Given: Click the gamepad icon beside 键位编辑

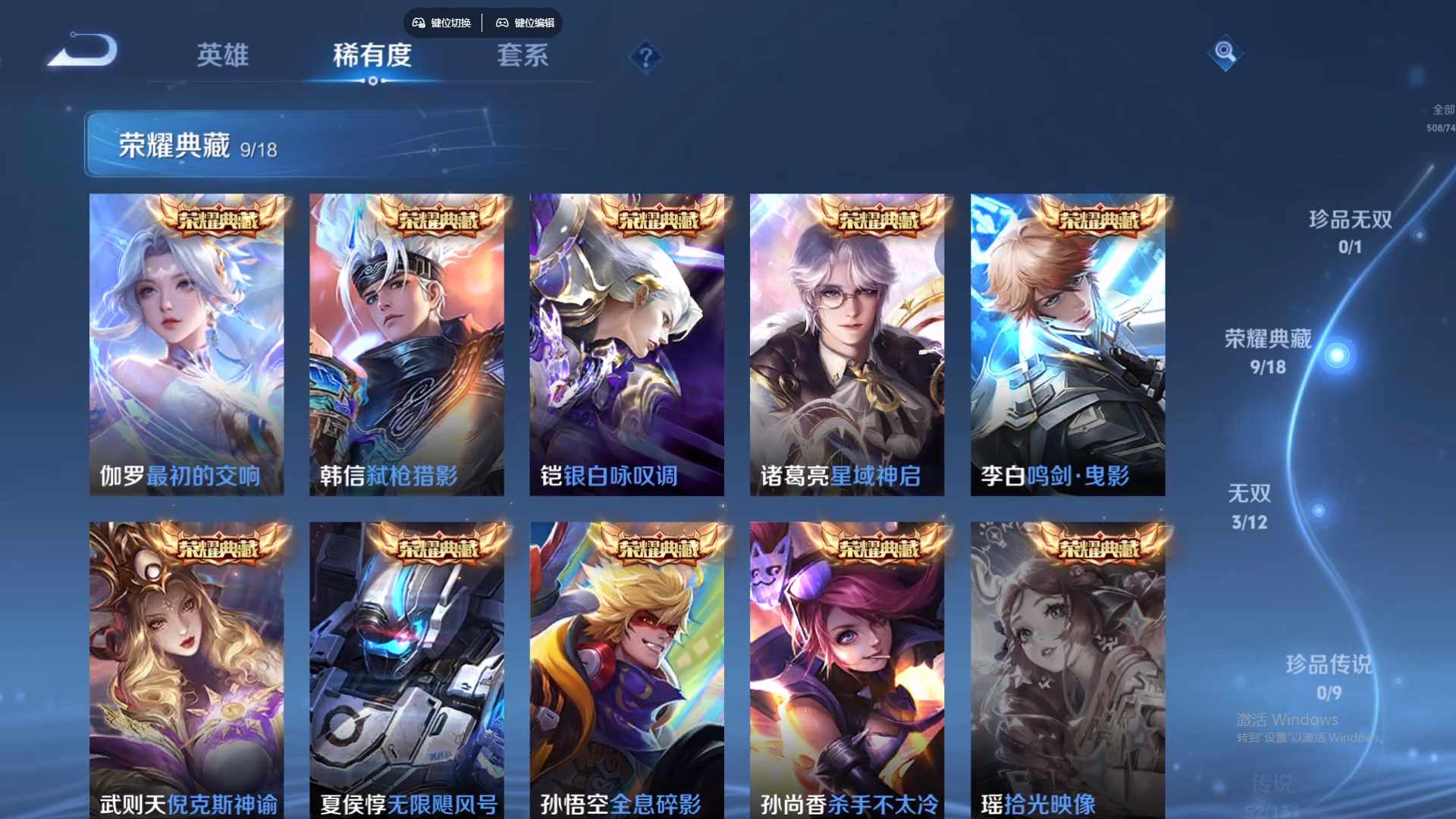Looking at the screenshot, I should click(x=502, y=23).
